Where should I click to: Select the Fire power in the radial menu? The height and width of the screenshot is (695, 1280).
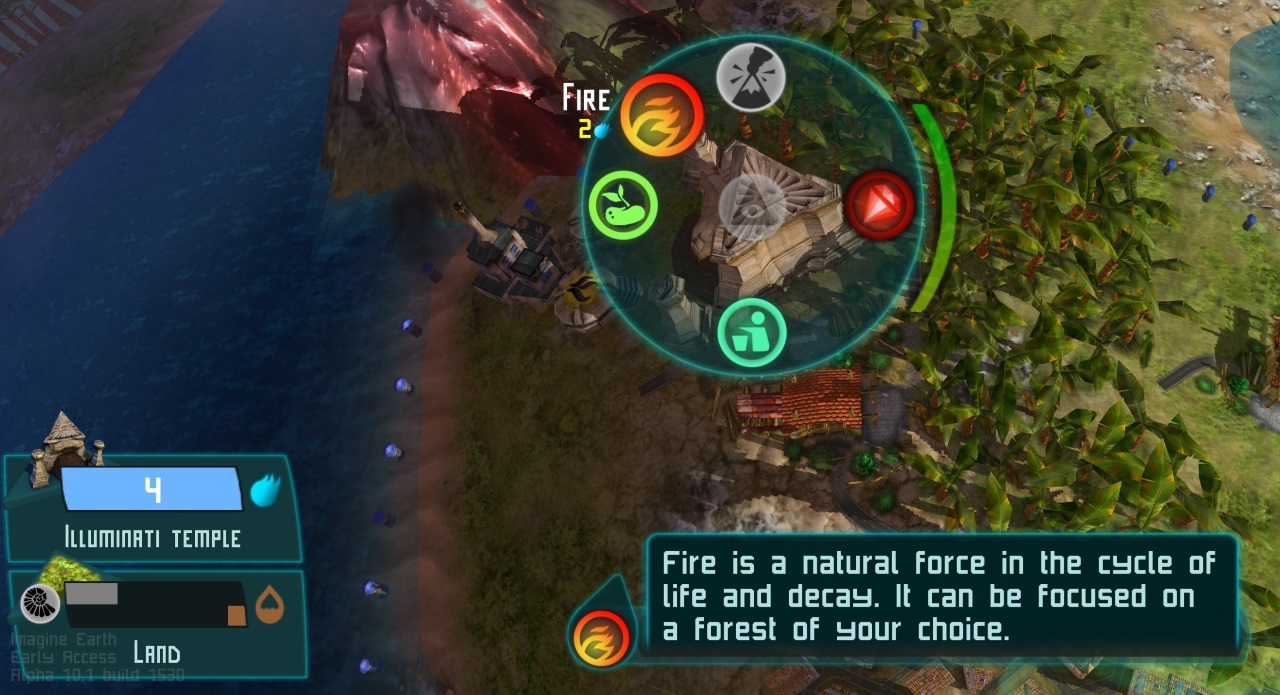coord(661,115)
